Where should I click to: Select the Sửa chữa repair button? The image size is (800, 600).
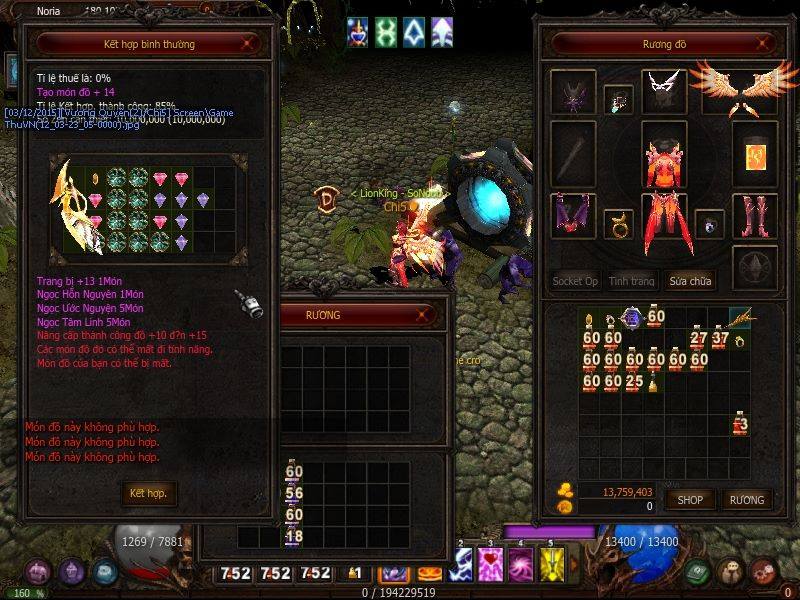tap(691, 281)
